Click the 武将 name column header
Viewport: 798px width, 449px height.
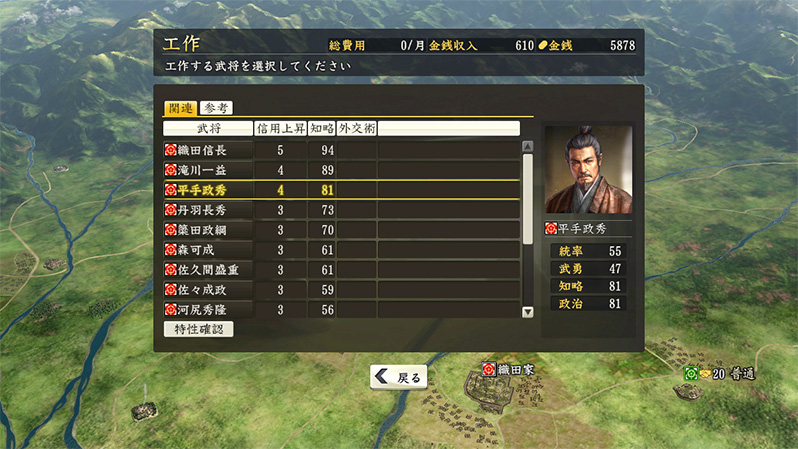pos(208,128)
